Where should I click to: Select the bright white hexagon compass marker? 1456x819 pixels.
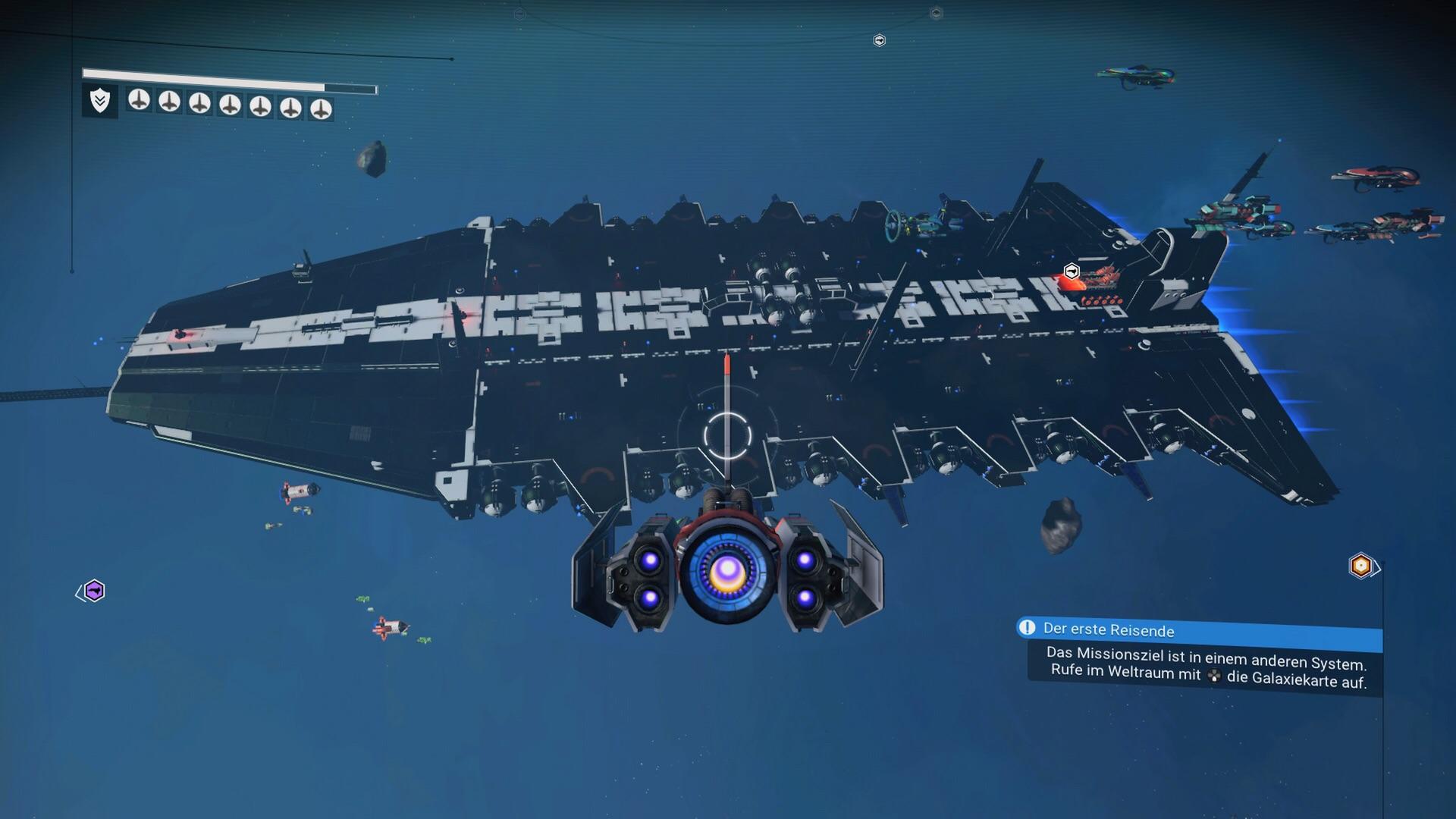(879, 40)
